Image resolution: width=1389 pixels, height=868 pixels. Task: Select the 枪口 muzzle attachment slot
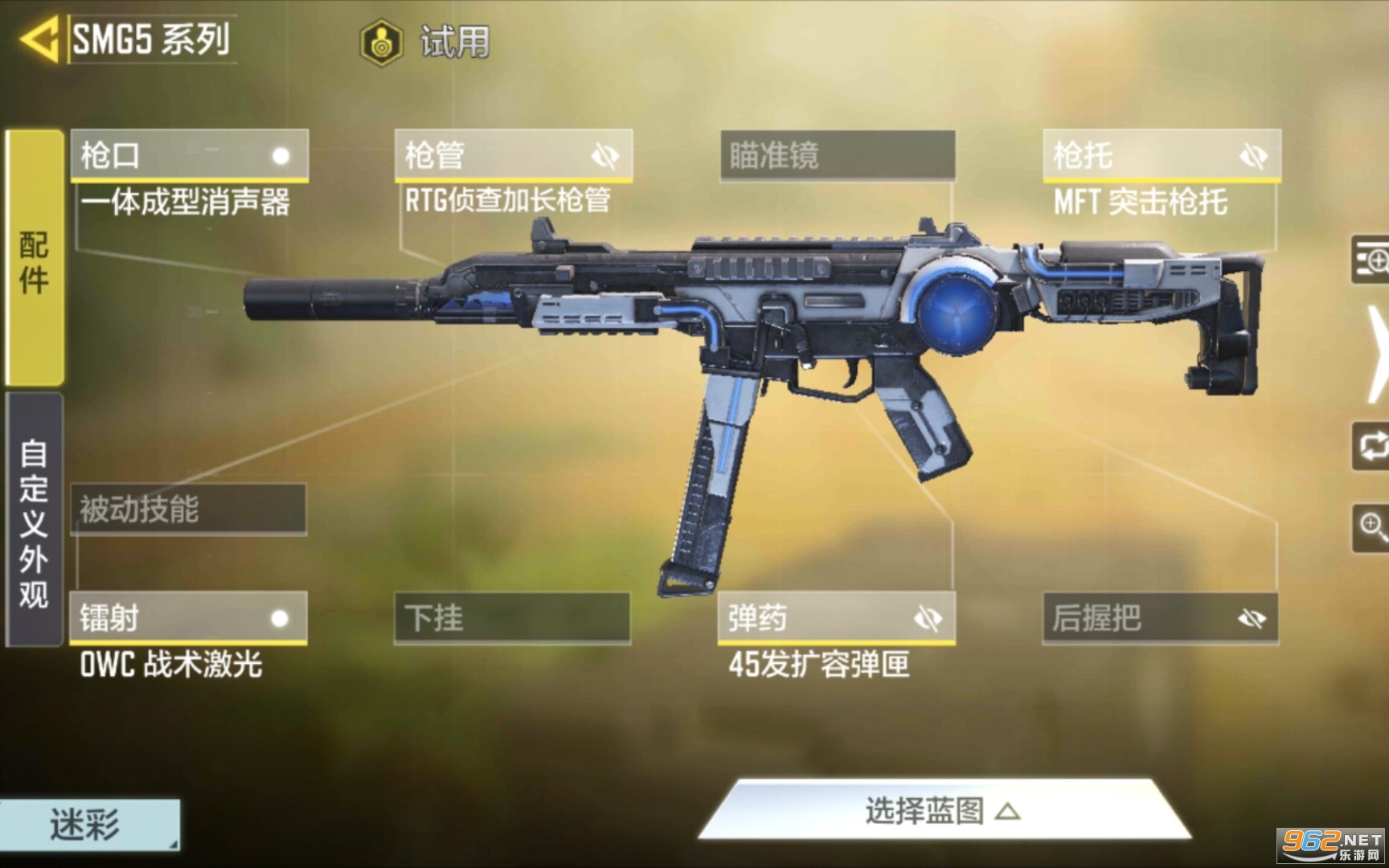190,155
